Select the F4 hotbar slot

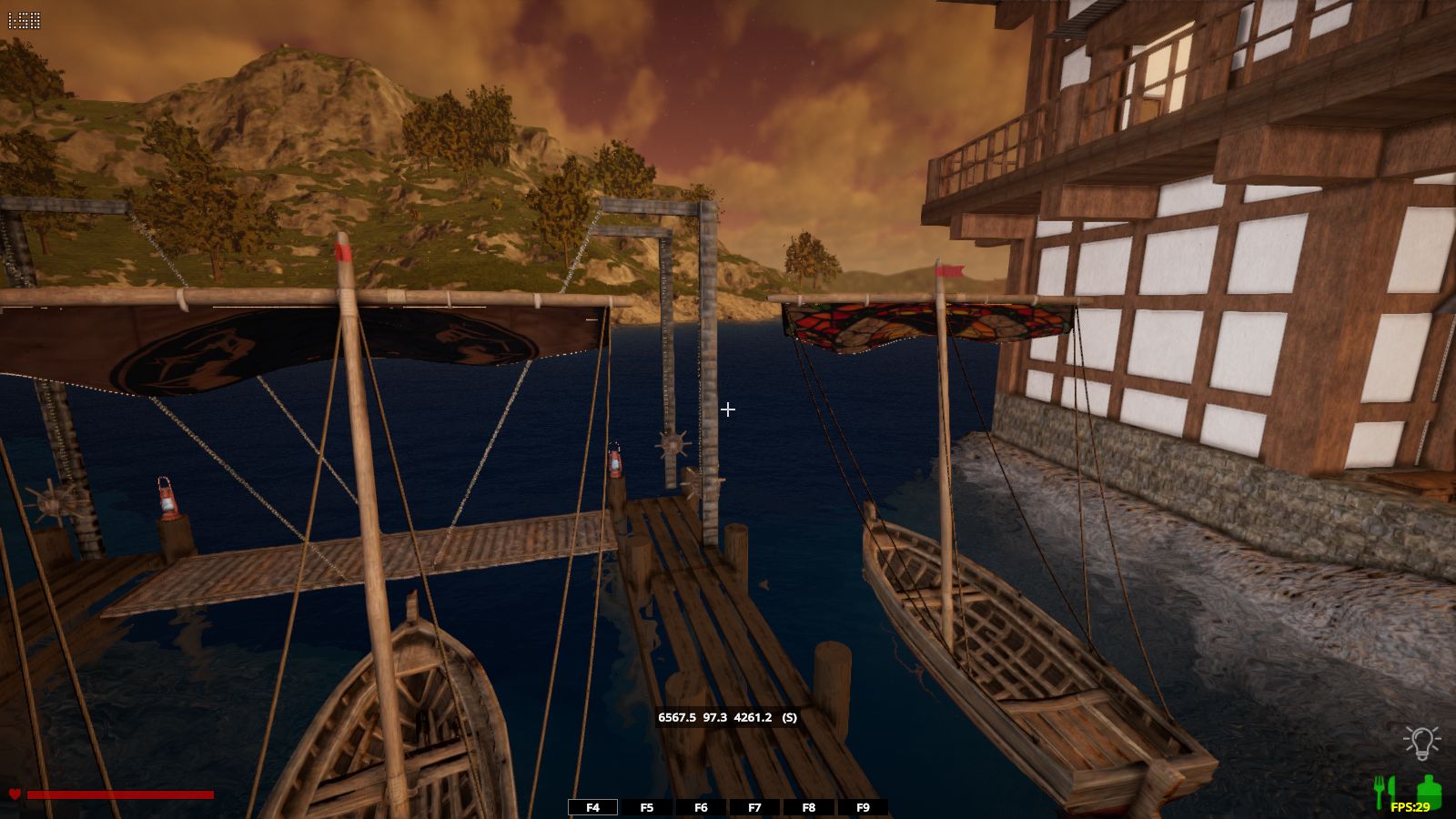[592, 807]
